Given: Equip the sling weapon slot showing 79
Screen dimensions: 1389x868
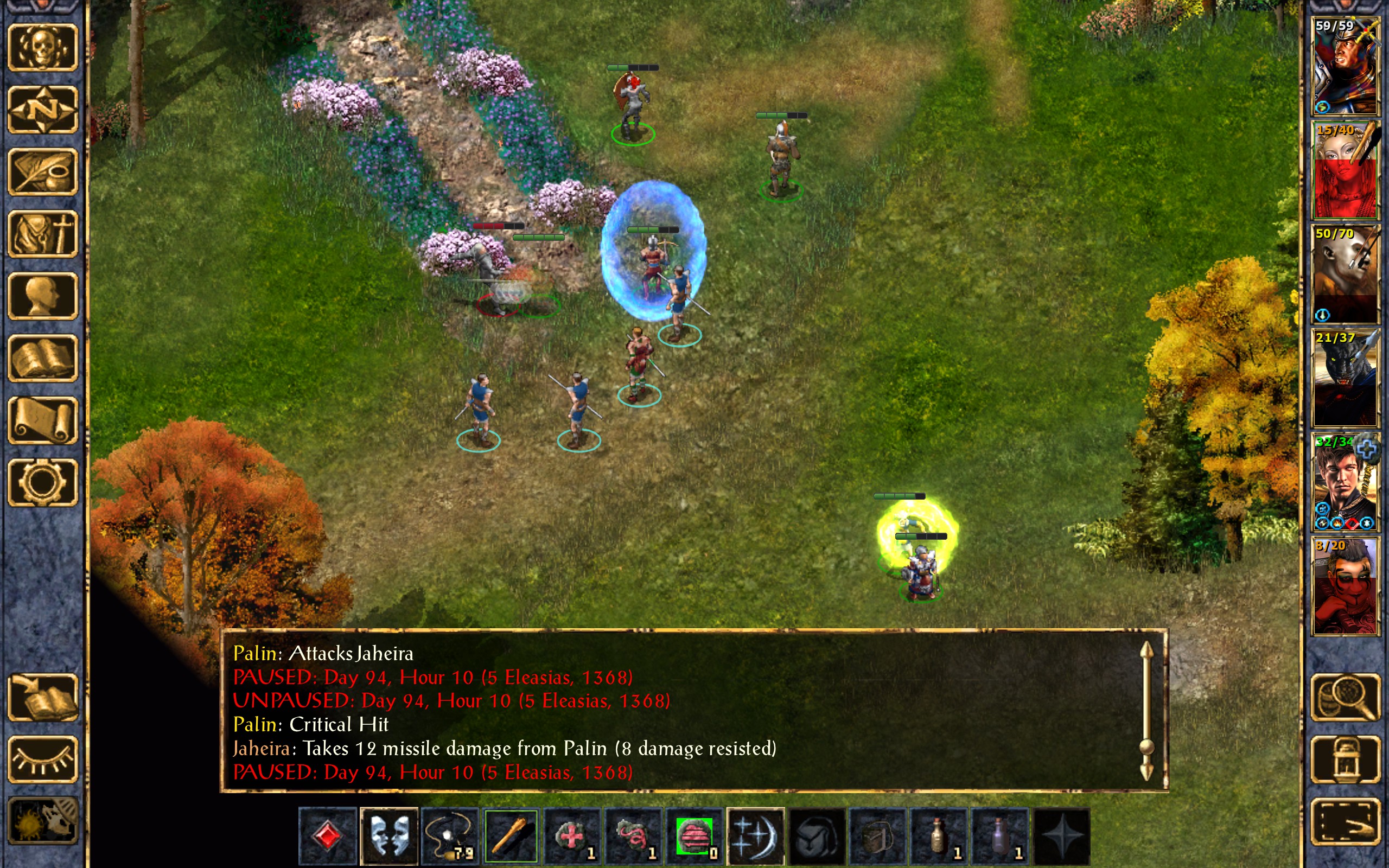Looking at the screenshot, I should click(450, 836).
